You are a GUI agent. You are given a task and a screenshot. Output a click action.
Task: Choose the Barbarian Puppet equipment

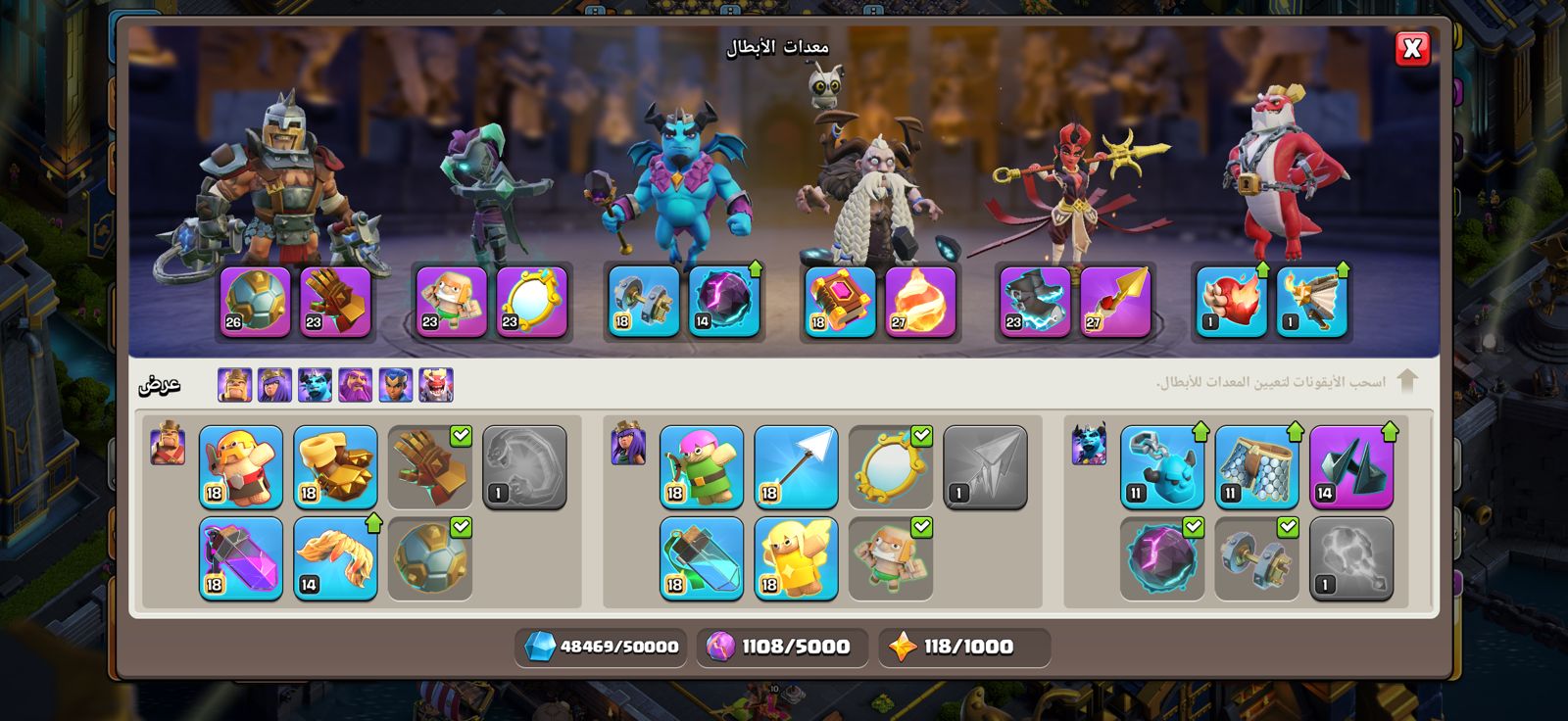[241, 467]
